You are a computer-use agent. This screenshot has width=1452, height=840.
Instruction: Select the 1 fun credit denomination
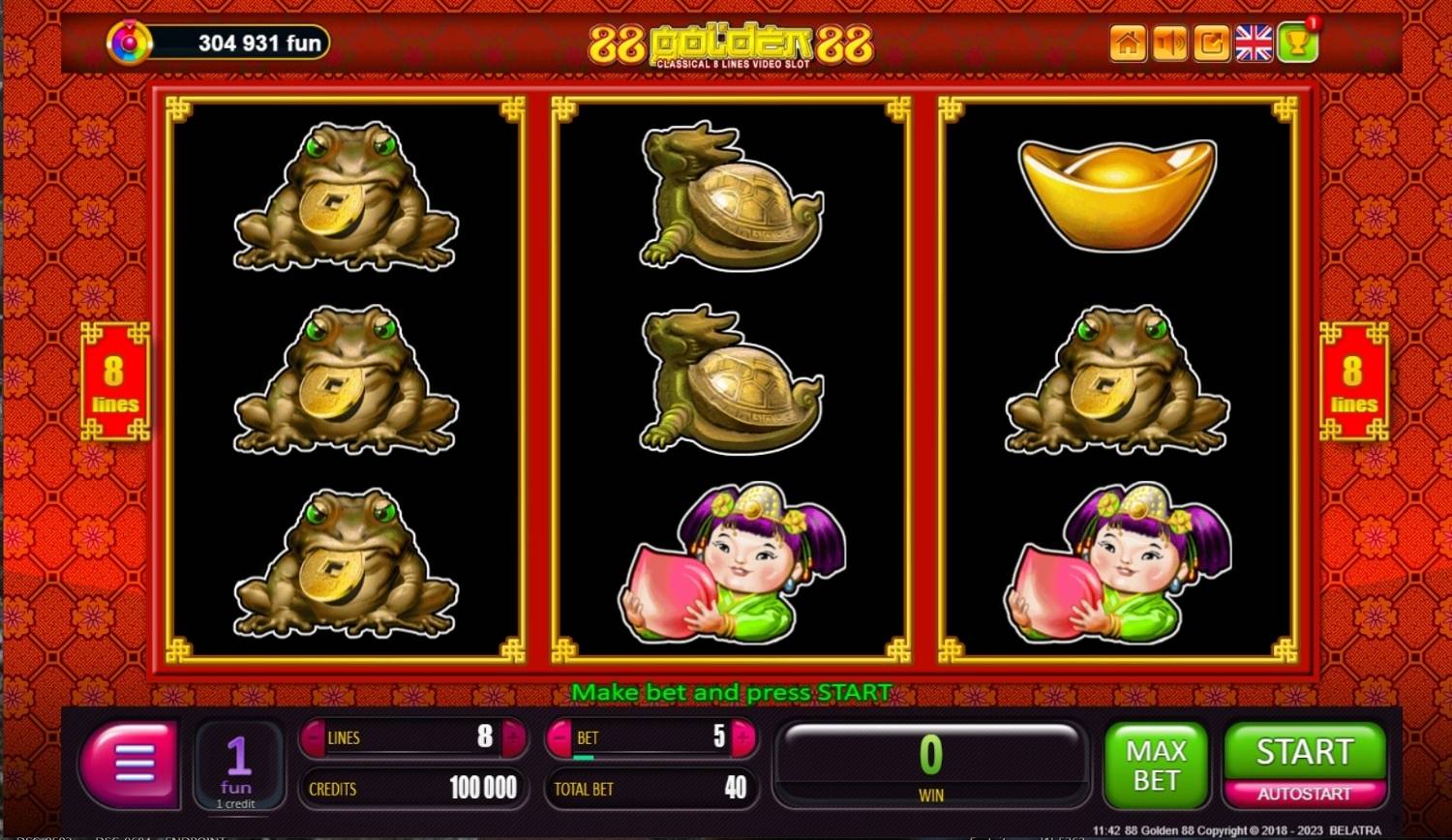coord(238,765)
